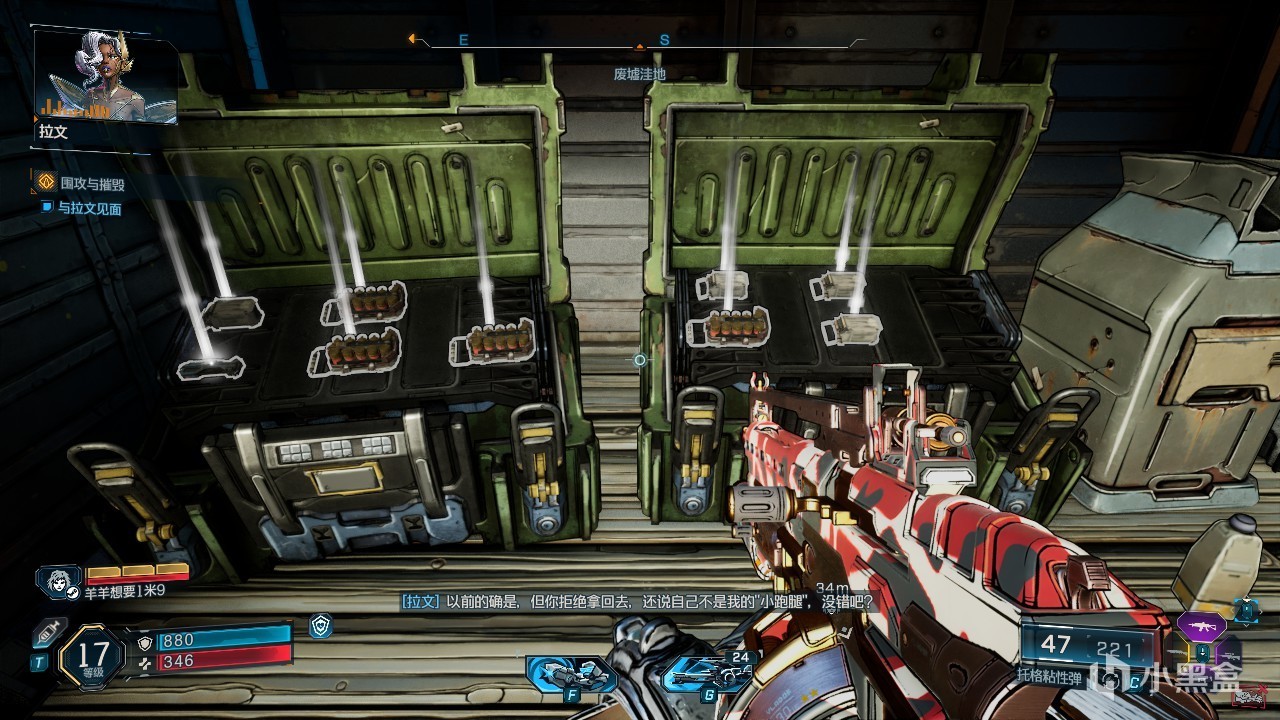
Task: Use the ordnance launcher icon marked G
Action: click(x=706, y=674)
